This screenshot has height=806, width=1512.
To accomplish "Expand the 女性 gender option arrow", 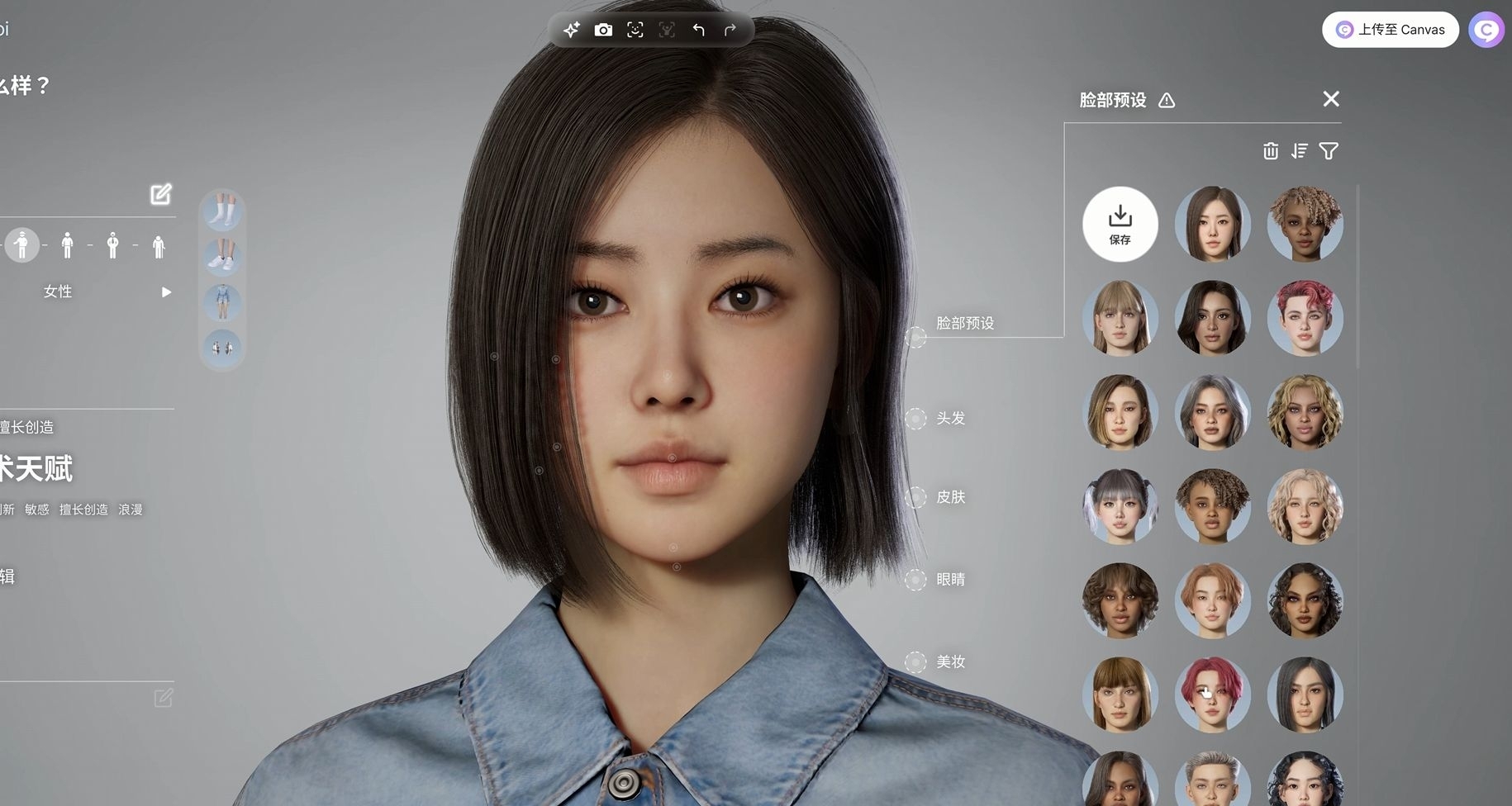I will pyautogui.click(x=166, y=292).
